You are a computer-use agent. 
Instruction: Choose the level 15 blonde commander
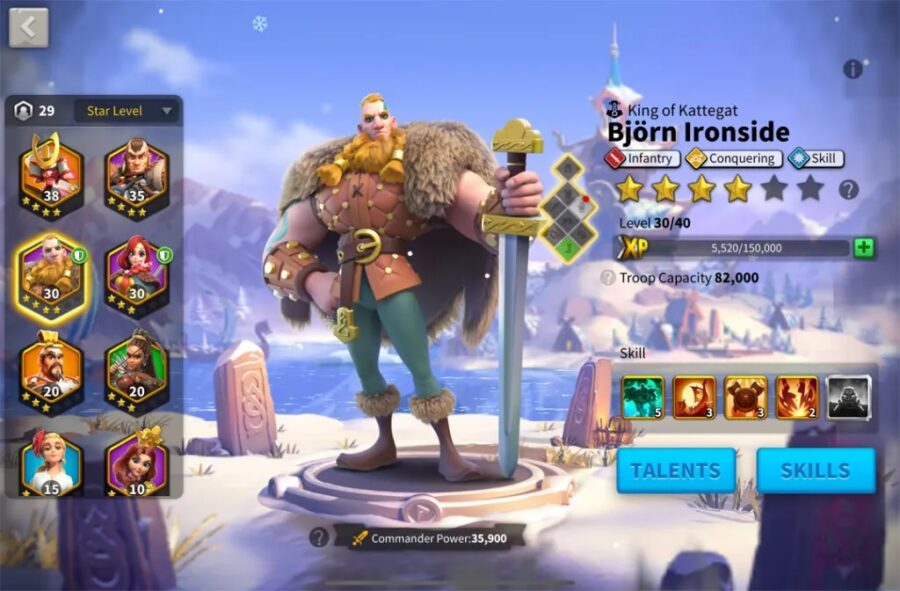click(x=51, y=462)
